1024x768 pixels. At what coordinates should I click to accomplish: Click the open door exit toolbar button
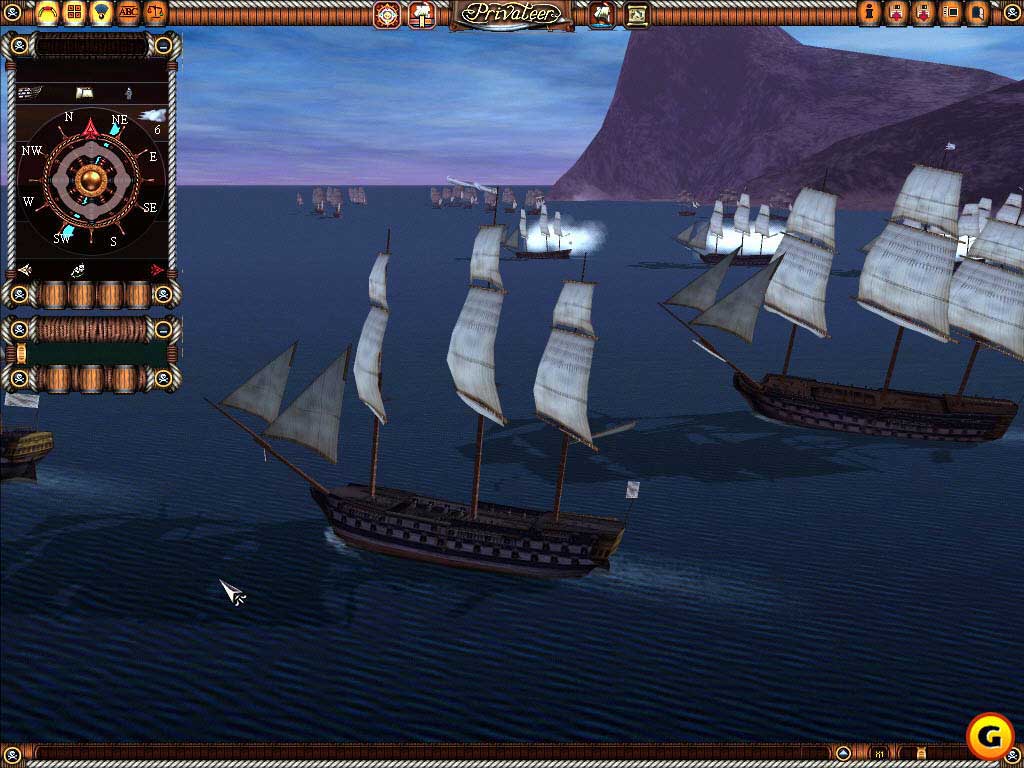979,13
